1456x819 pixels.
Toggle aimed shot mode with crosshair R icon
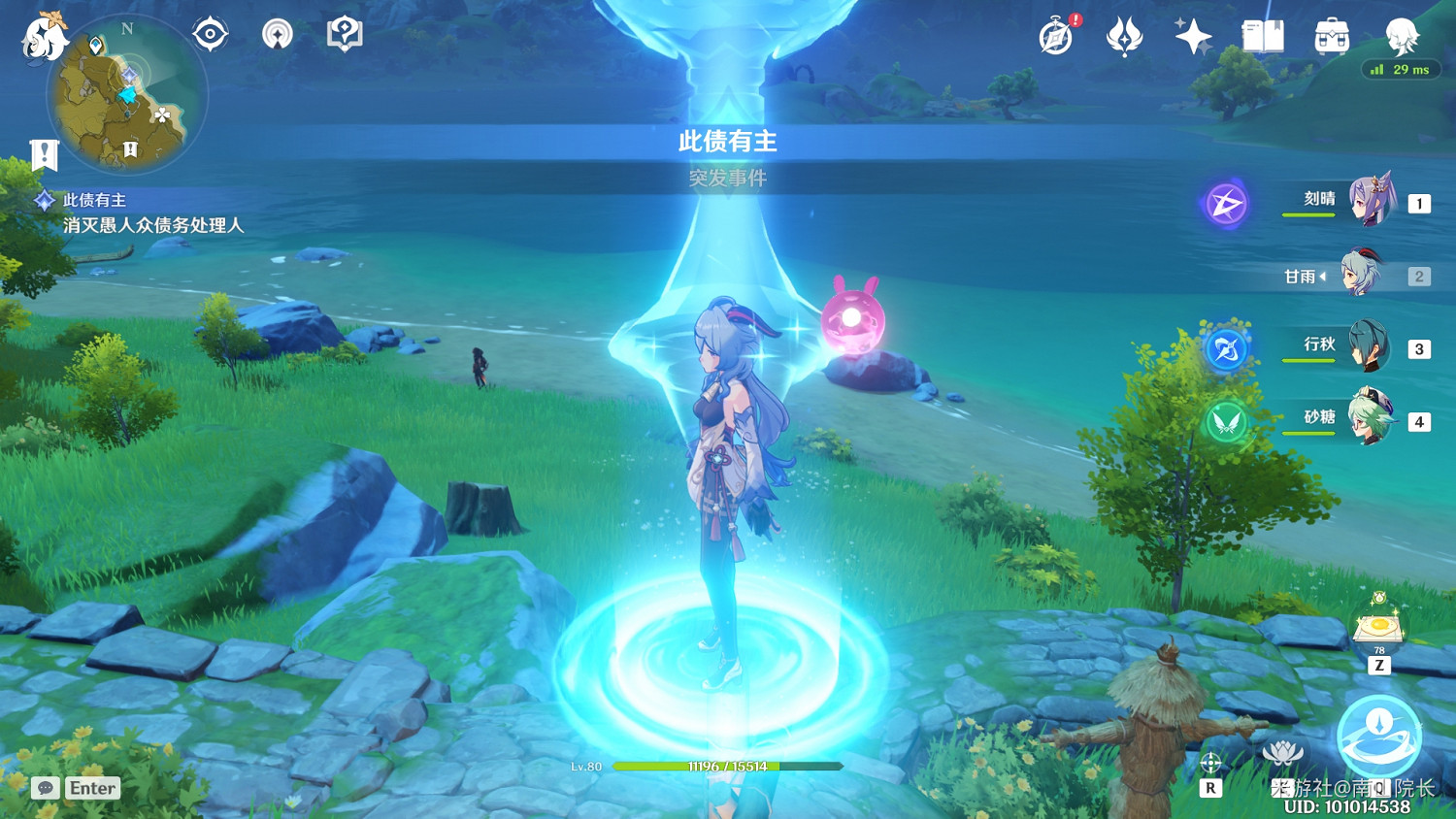pos(1209,765)
